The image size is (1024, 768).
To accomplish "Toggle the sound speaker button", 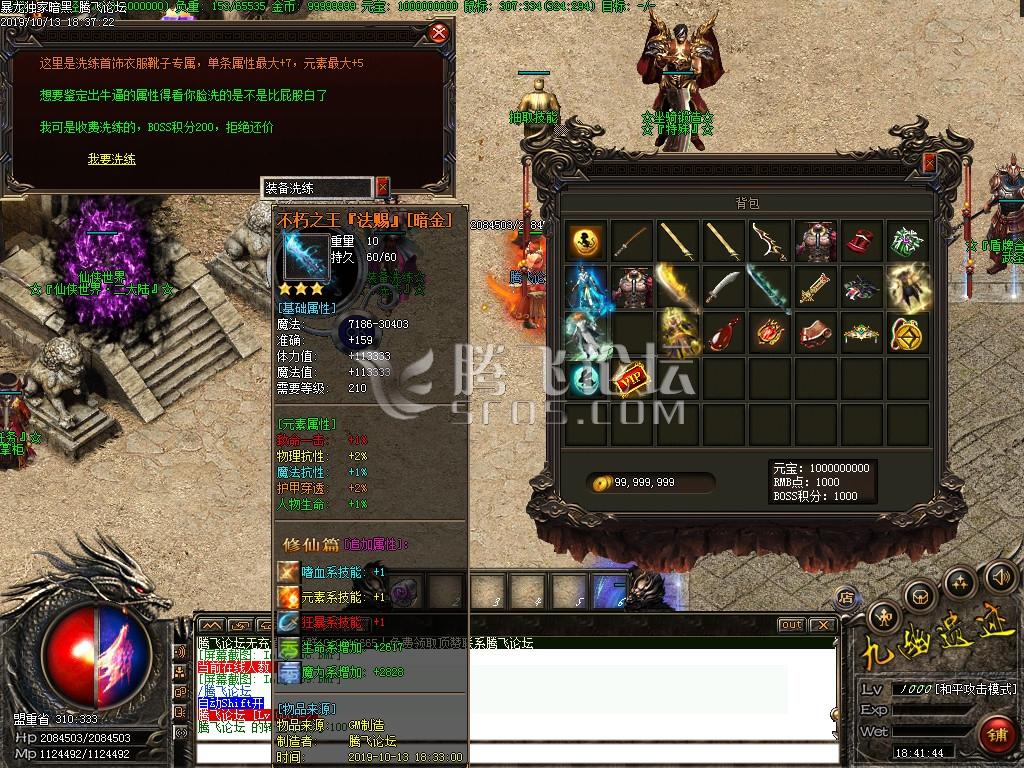I will point(999,577).
